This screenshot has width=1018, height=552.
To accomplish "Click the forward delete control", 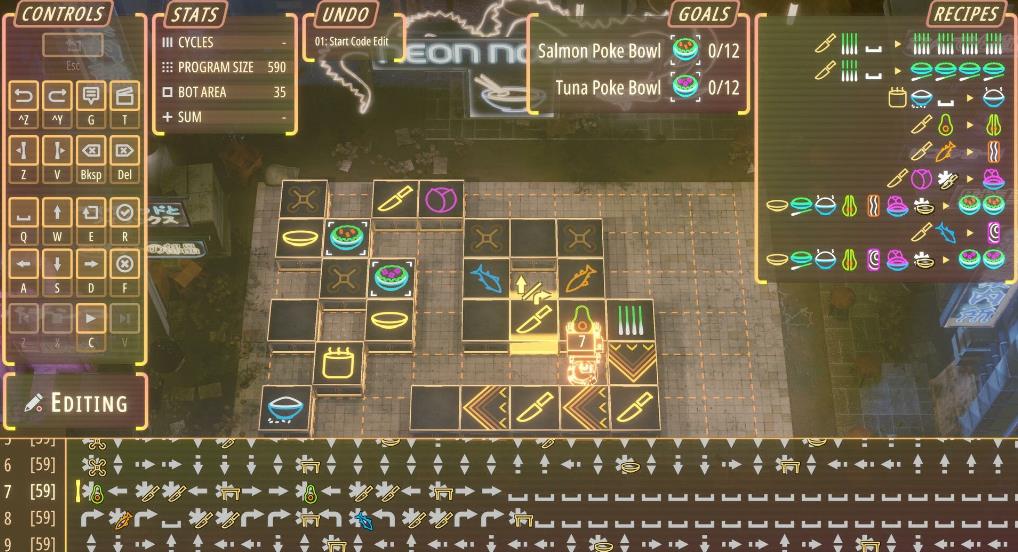I will click(x=123, y=153).
